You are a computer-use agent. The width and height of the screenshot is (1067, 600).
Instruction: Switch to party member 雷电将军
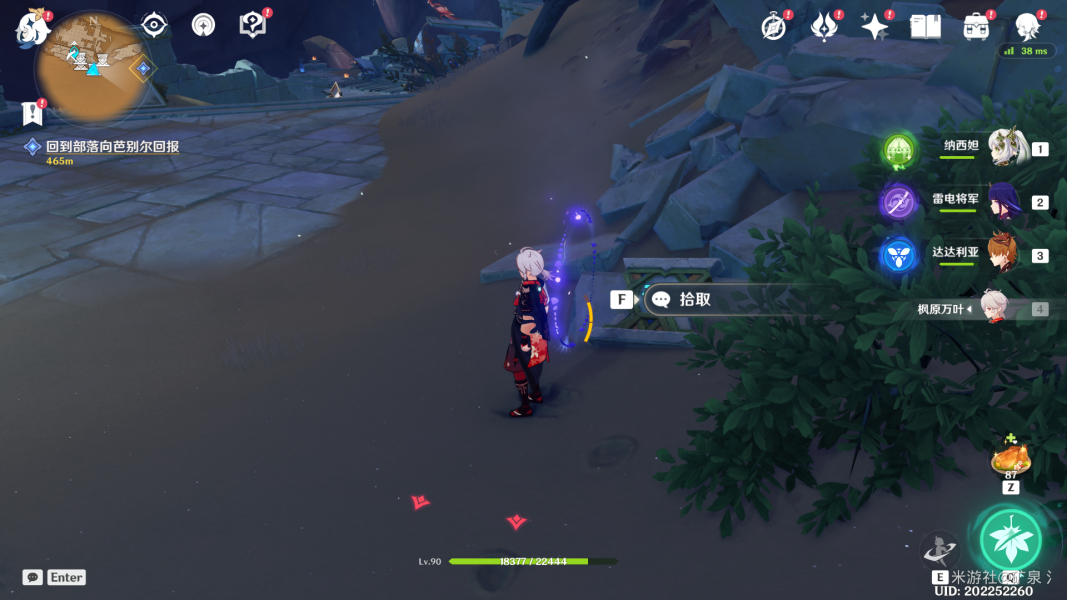[x=1003, y=202]
